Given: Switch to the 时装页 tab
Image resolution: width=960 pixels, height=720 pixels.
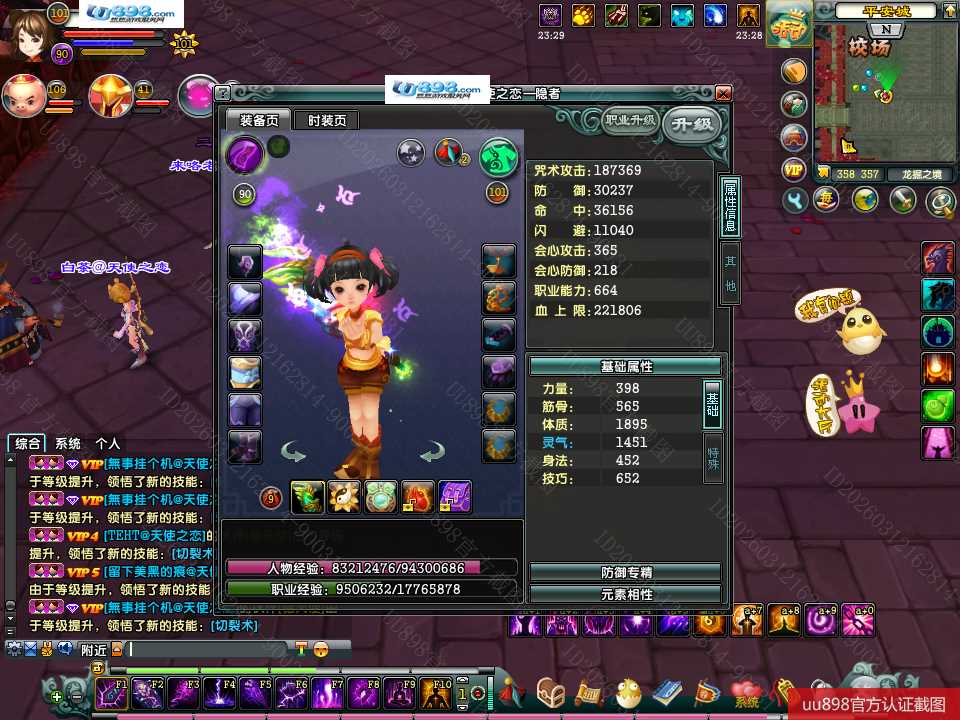Looking at the screenshot, I should point(327,120).
